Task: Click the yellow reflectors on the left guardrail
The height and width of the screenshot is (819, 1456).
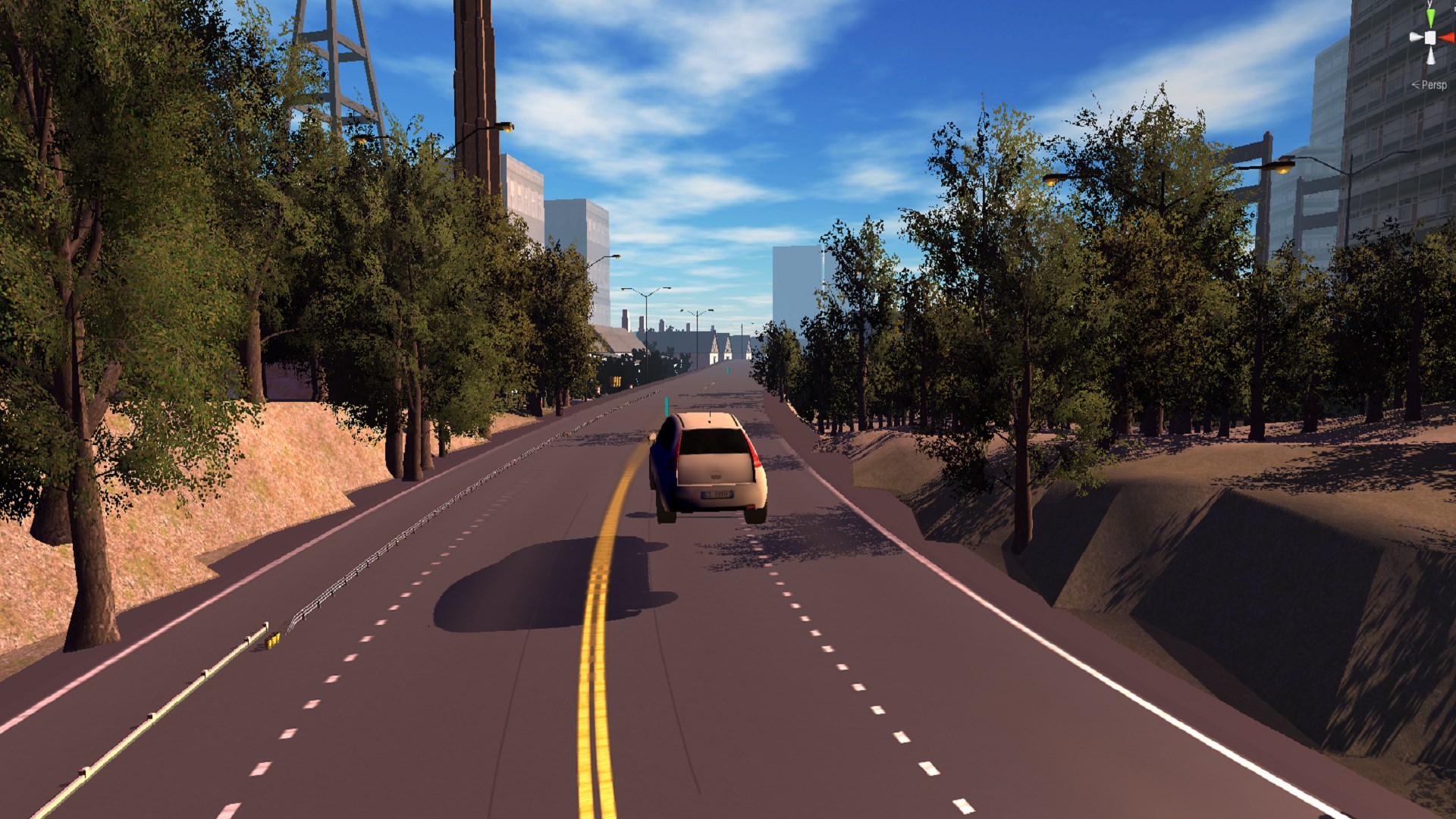Action: [x=271, y=639]
